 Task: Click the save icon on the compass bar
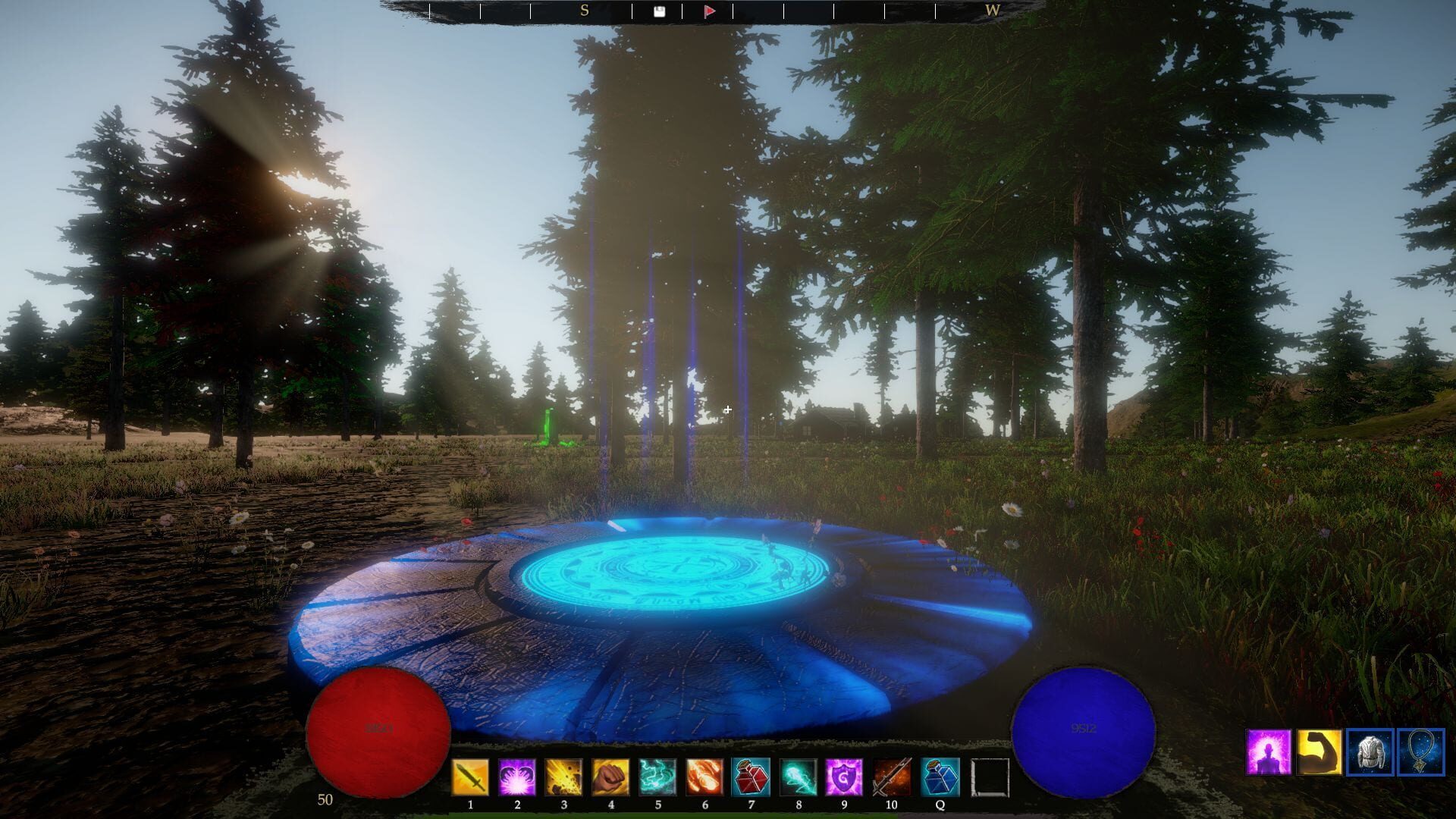pyautogui.click(x=660, y=11)
